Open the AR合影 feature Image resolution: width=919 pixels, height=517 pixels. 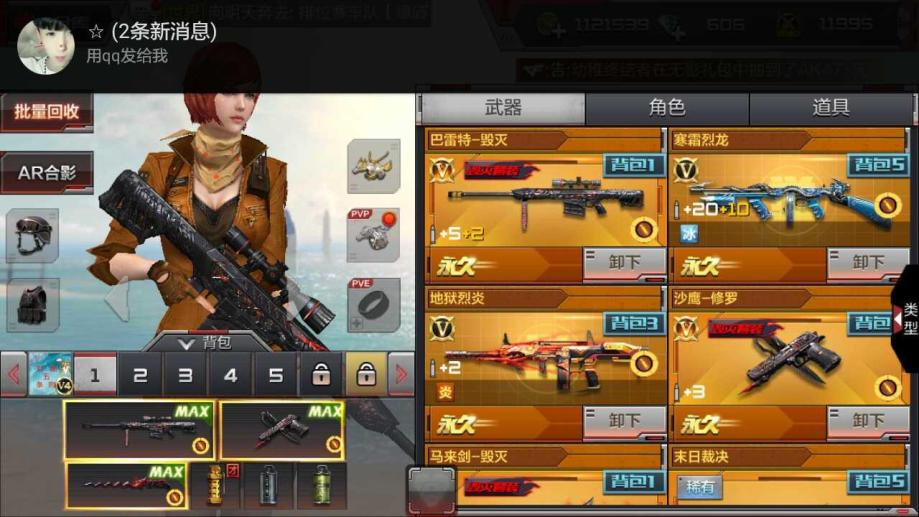(47, 172)
